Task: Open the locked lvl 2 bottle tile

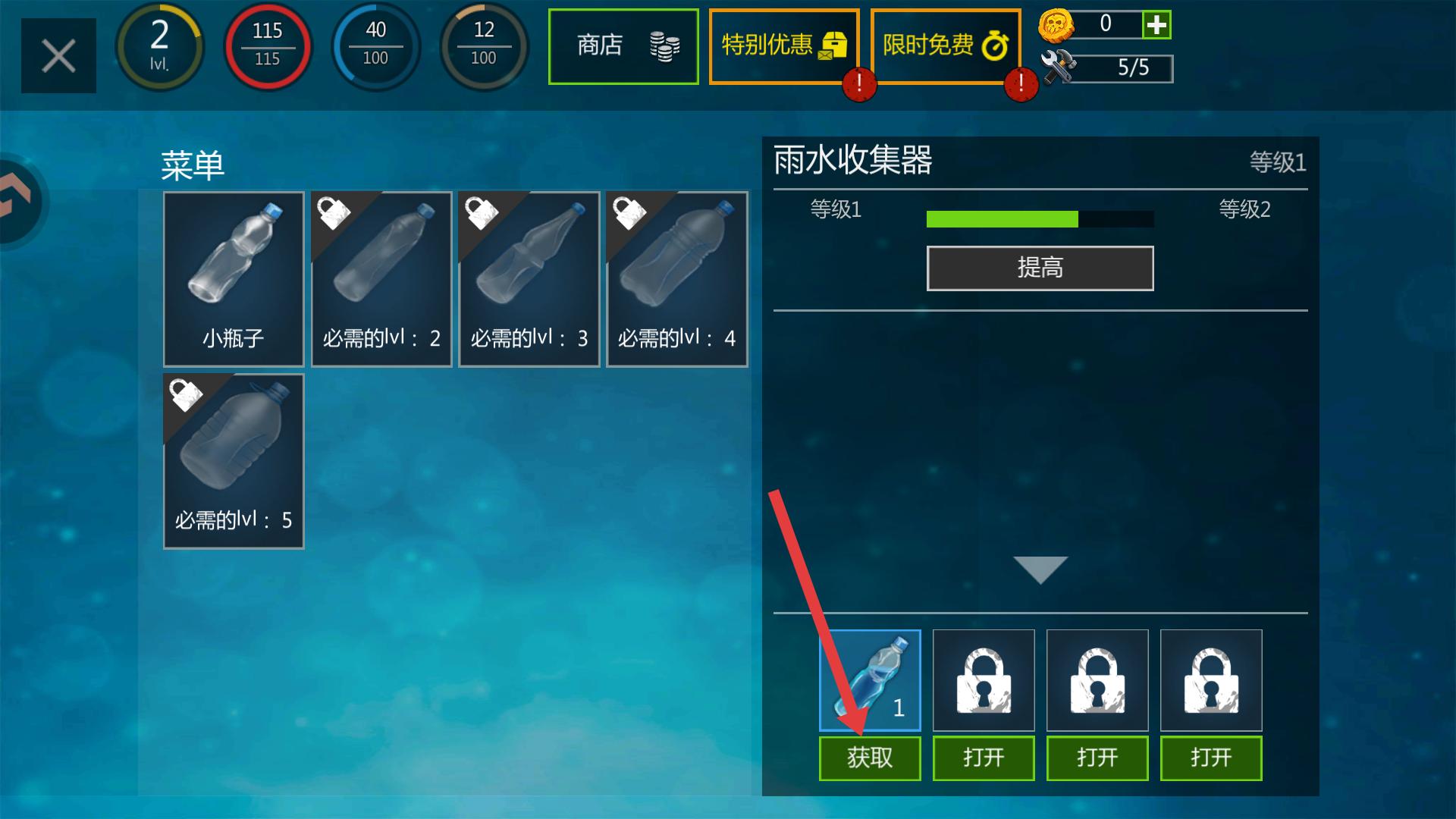Action: [x=381, y=279]
